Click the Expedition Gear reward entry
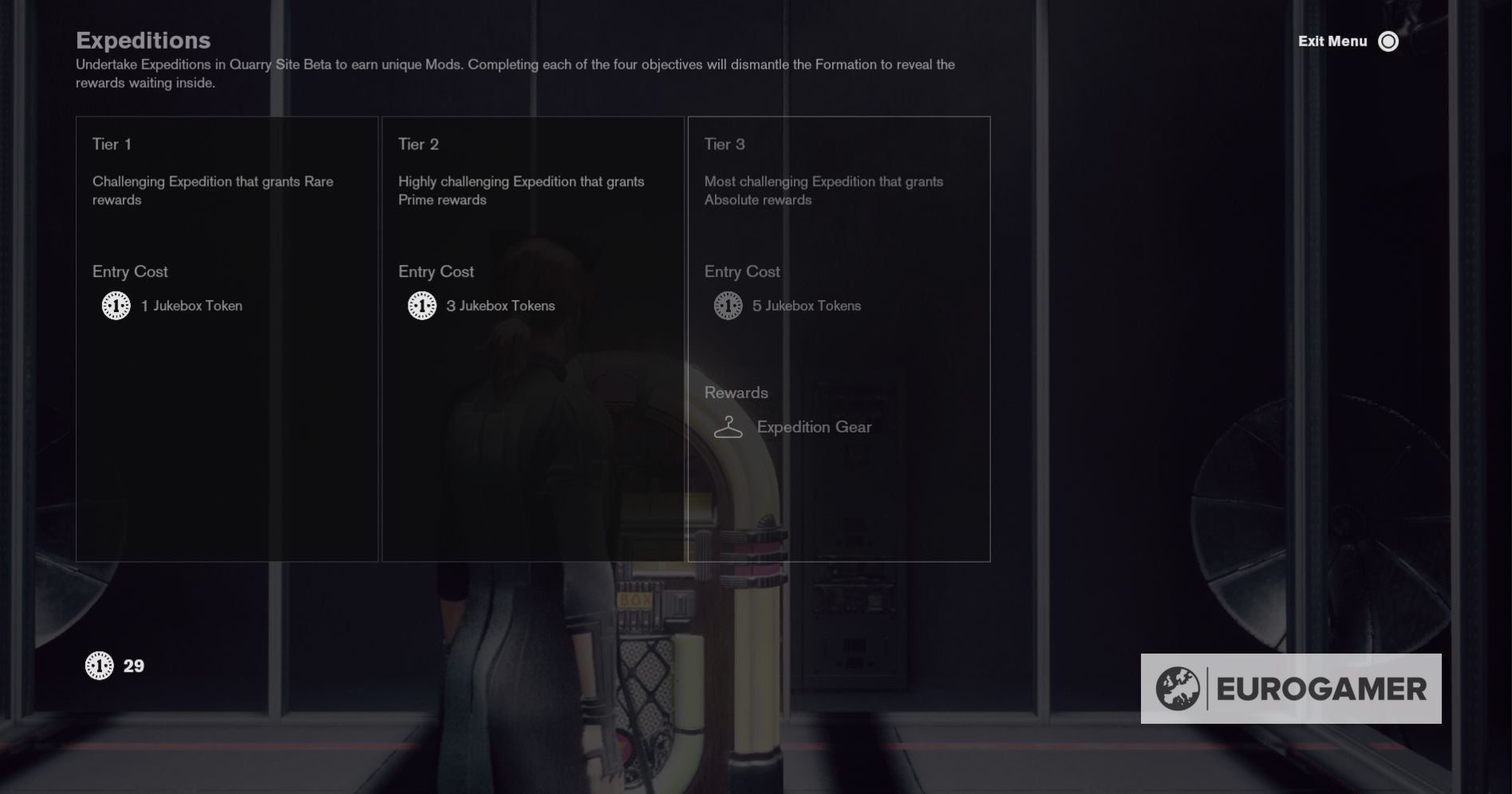The width and height of the screenshot is (1512, 794). pos(814,427)
